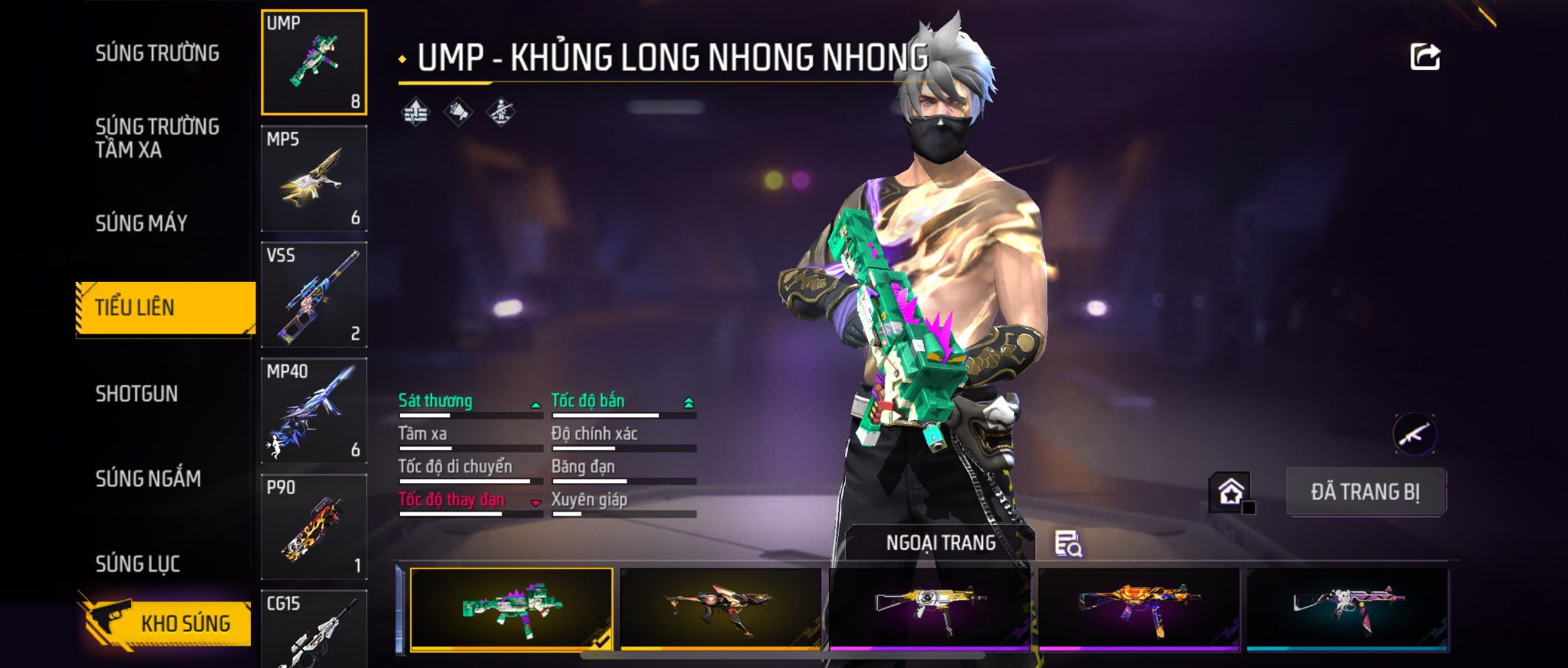Toggle the house star favorite icon

click(x=1230, y=492)
